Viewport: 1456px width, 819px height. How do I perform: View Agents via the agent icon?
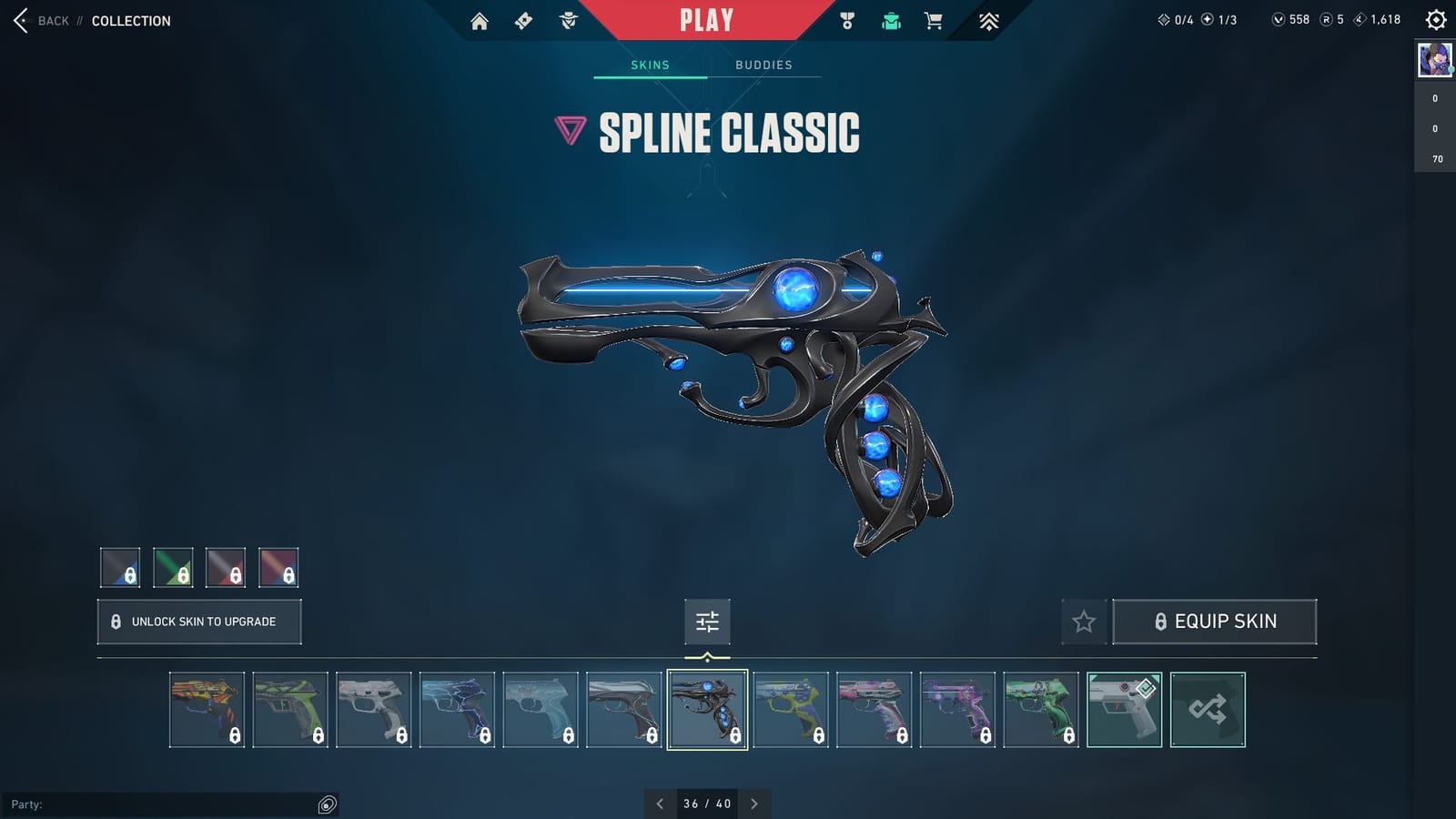pos(569,19)
